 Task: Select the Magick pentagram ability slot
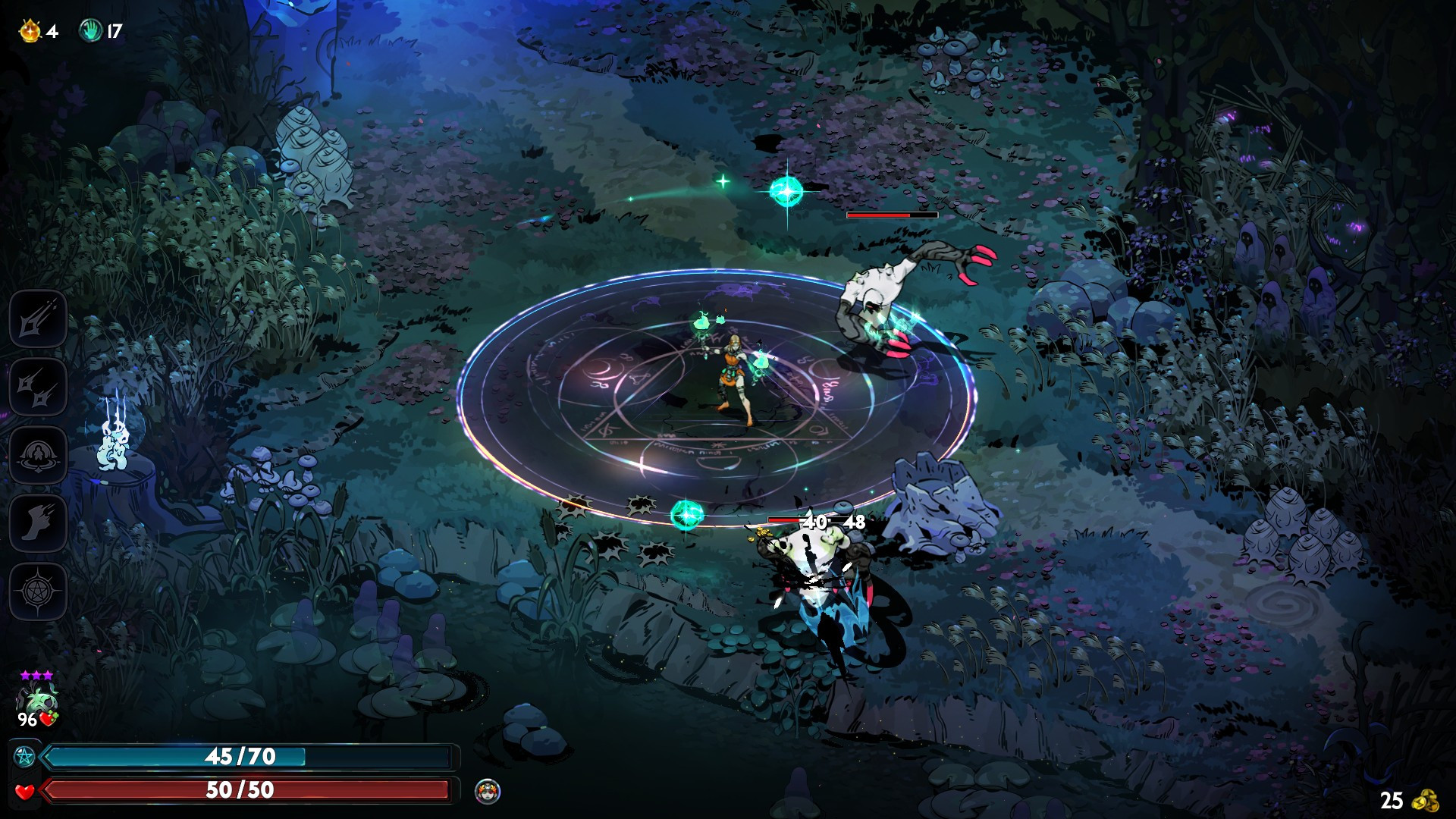38,591
